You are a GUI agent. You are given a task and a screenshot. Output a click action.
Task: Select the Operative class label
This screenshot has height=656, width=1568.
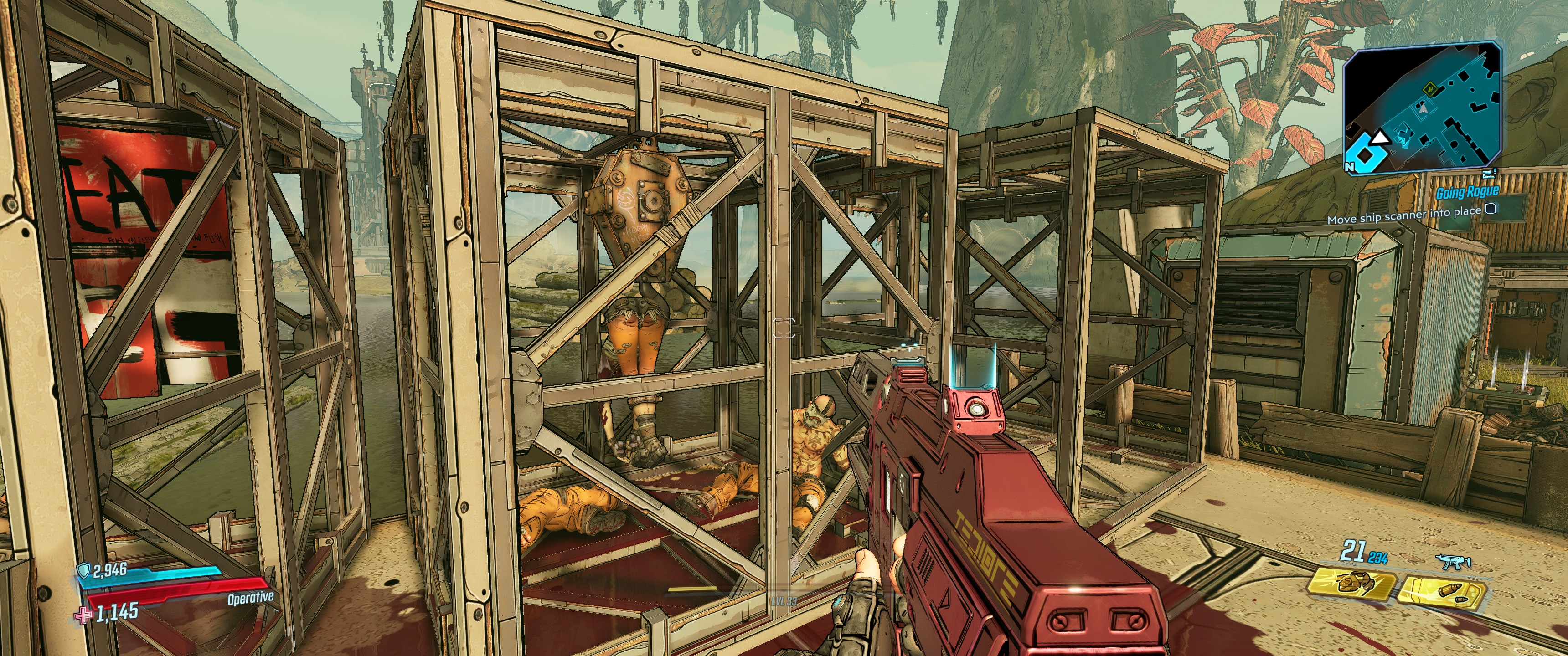tap(250, 598)
